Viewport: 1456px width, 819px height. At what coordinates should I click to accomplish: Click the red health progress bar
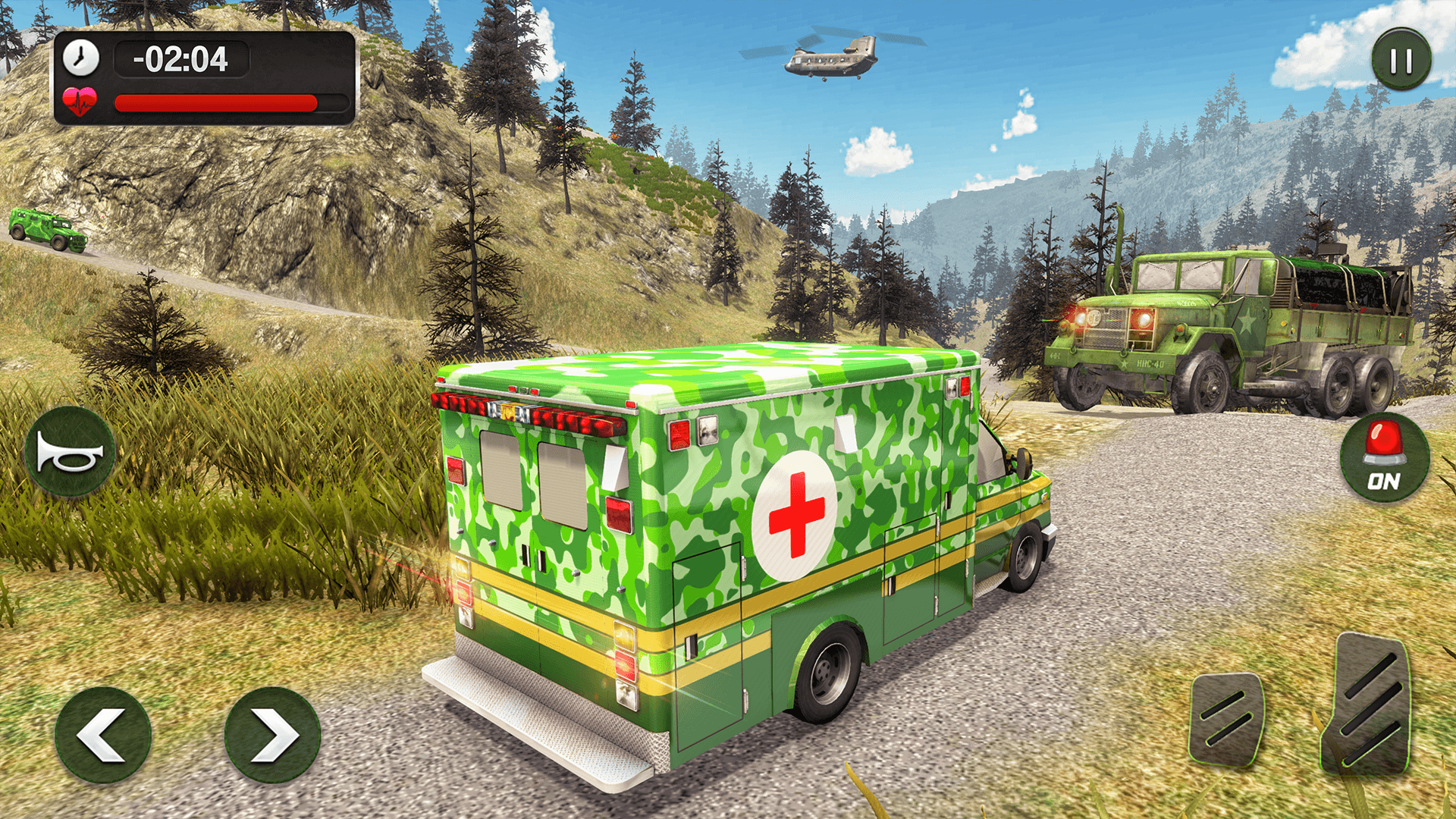(x=215, y=102)
